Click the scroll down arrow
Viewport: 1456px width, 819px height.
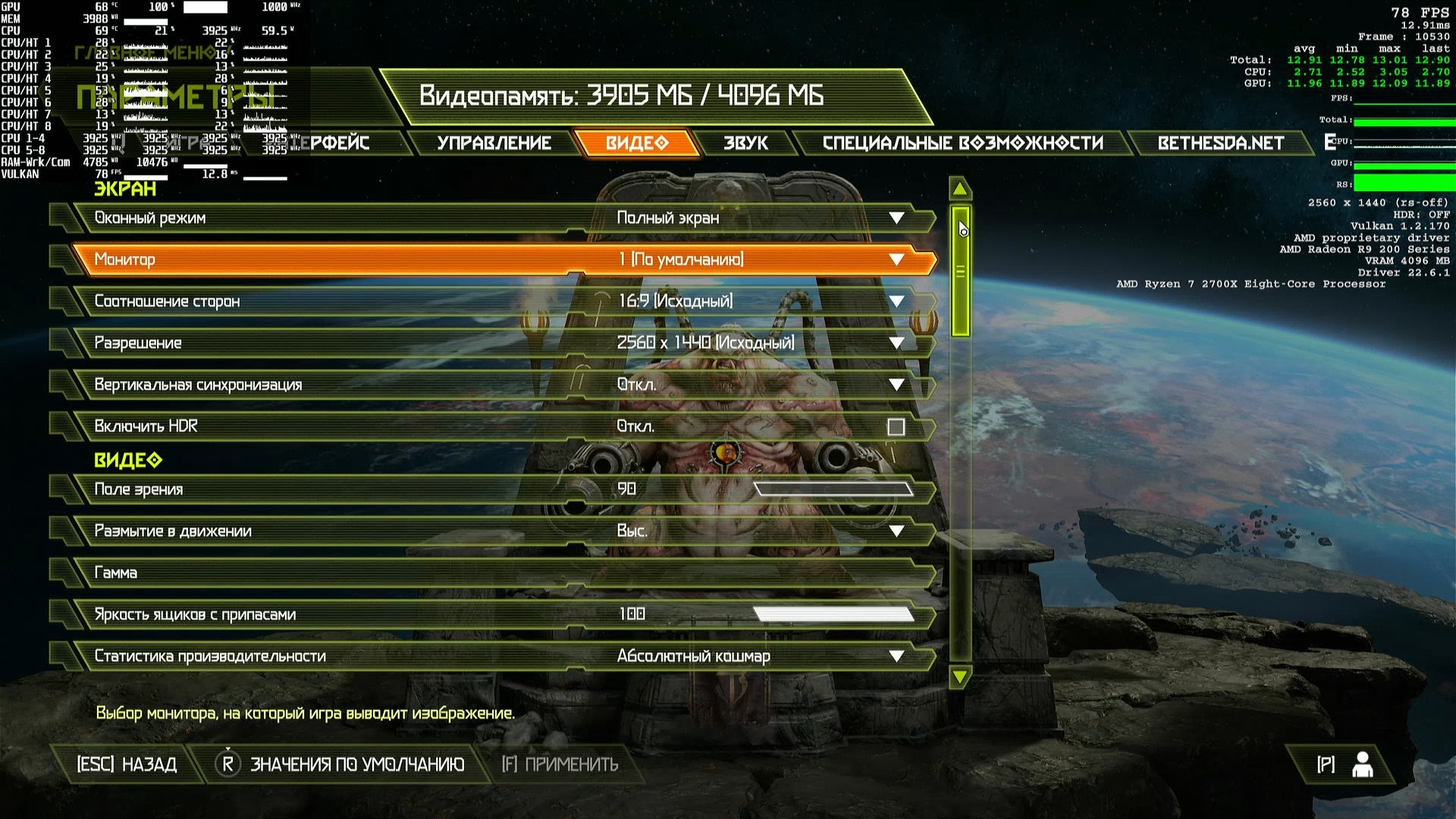point(960,676)
